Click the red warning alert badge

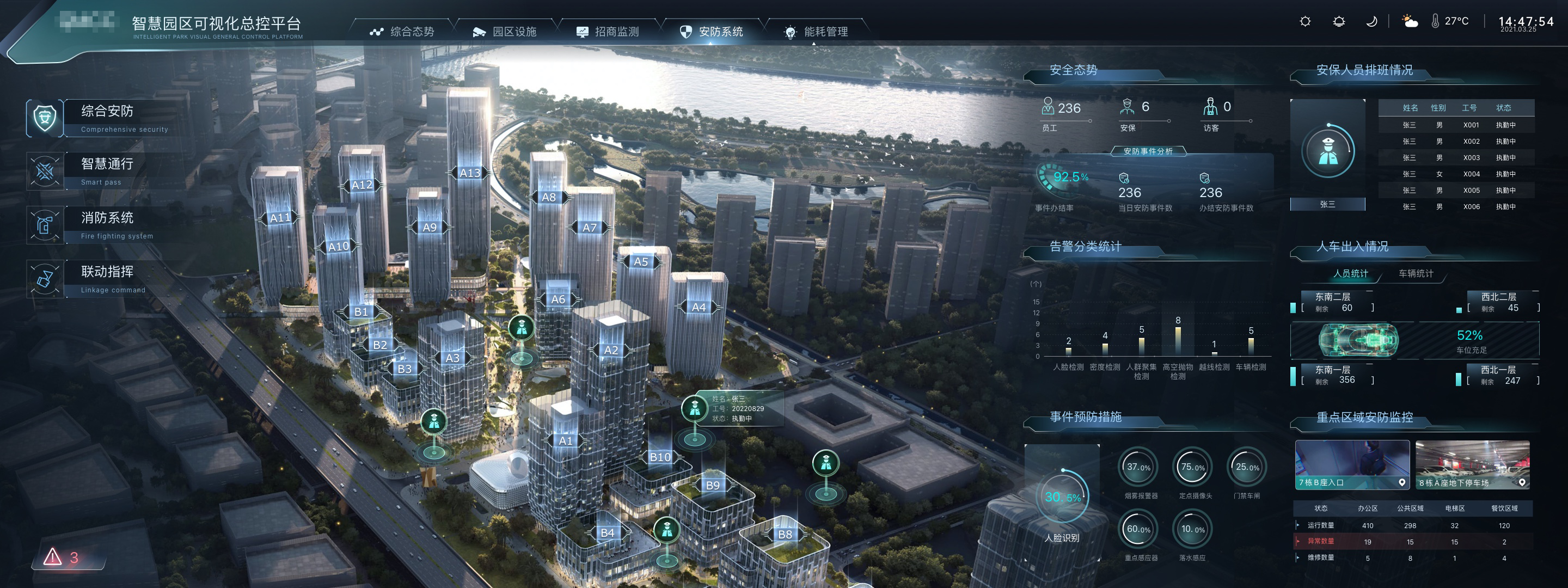coord(62,557)
